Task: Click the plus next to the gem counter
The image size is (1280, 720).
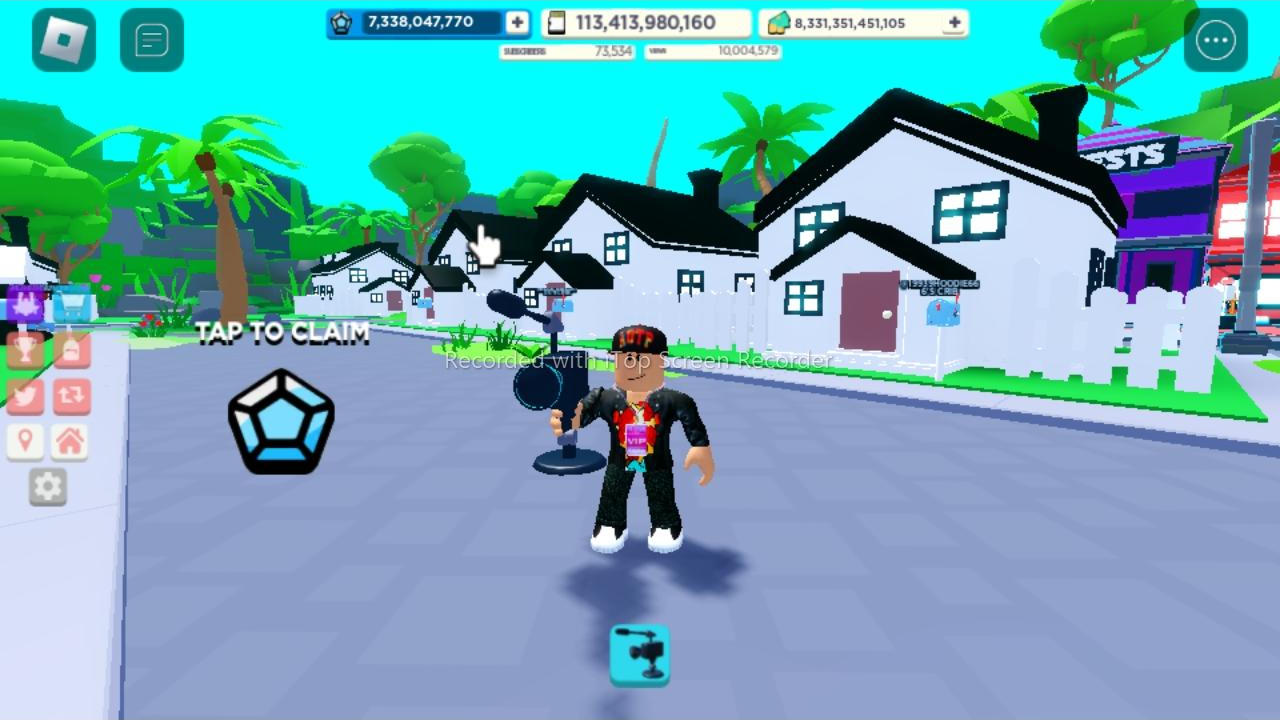Action: [516, 21]
